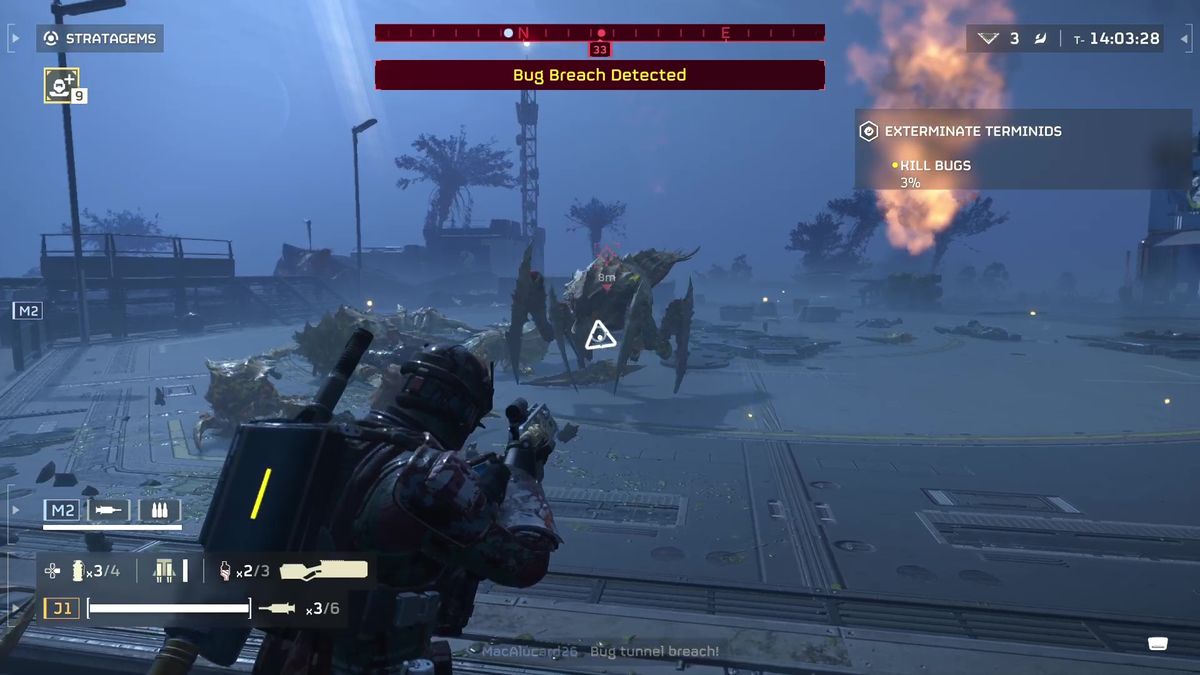Click the squadmate's stim syringe icon

[x=109, y=511]
